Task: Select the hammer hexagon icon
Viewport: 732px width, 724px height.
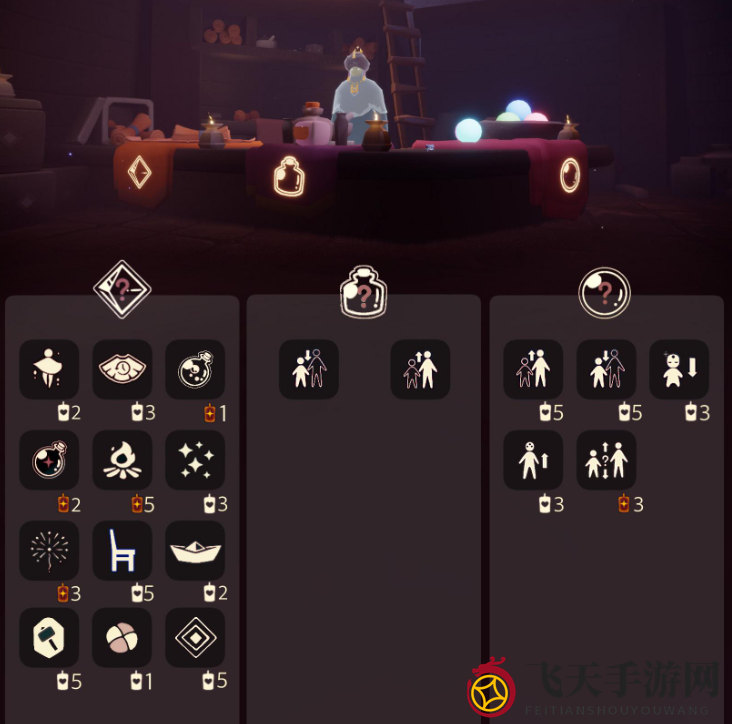Action: pyautogui.click(x=49, y=638)
